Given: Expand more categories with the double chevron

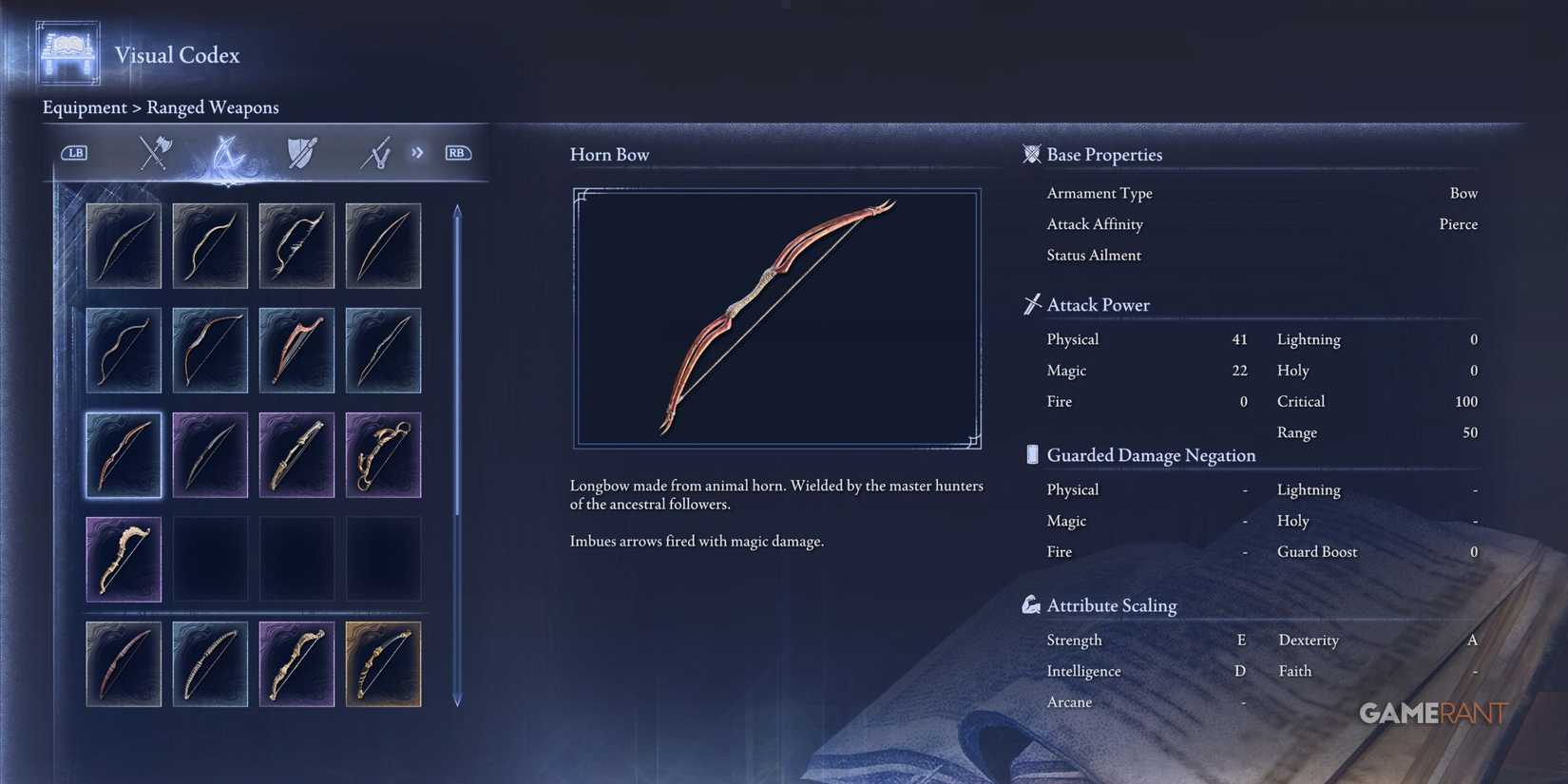Looking at the screenshot, I should click(x=416, y=152).
